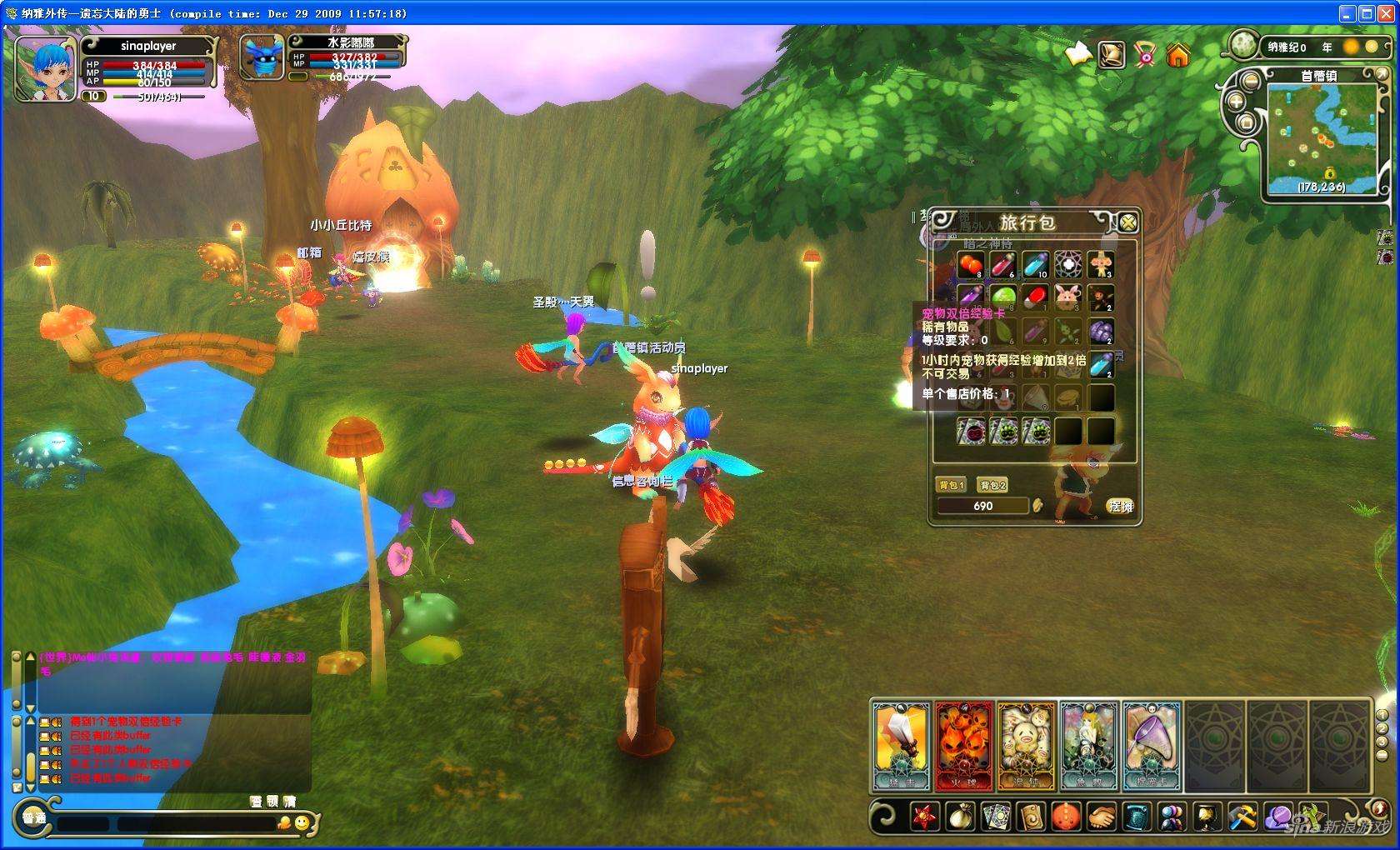
Task: Click the 摆摊 stall button
Action: (x=1120, y=506)
